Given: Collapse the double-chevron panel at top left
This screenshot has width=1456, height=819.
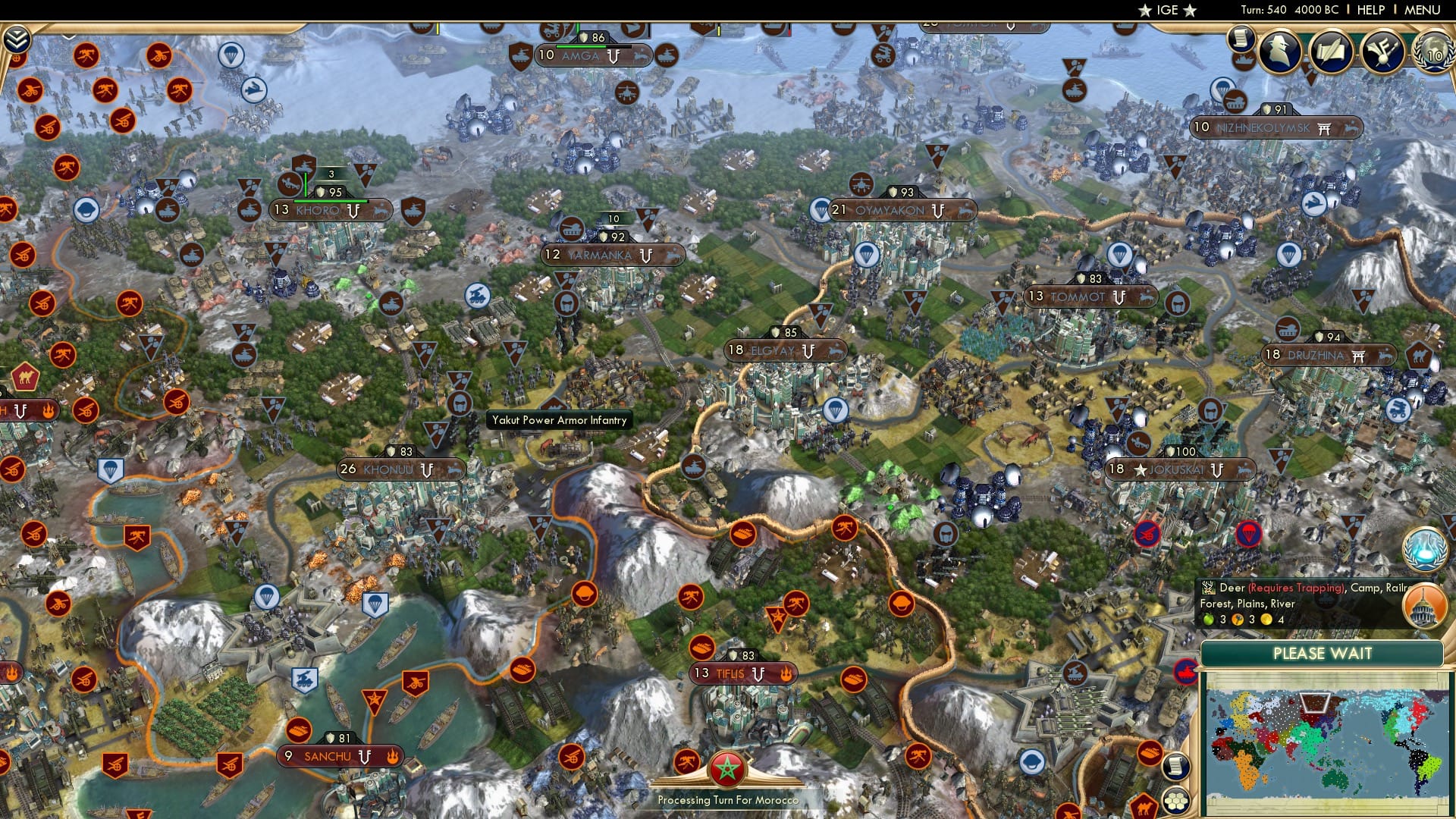Looking at the screenshot, I should pyautogui.click(x=17, y=38).
